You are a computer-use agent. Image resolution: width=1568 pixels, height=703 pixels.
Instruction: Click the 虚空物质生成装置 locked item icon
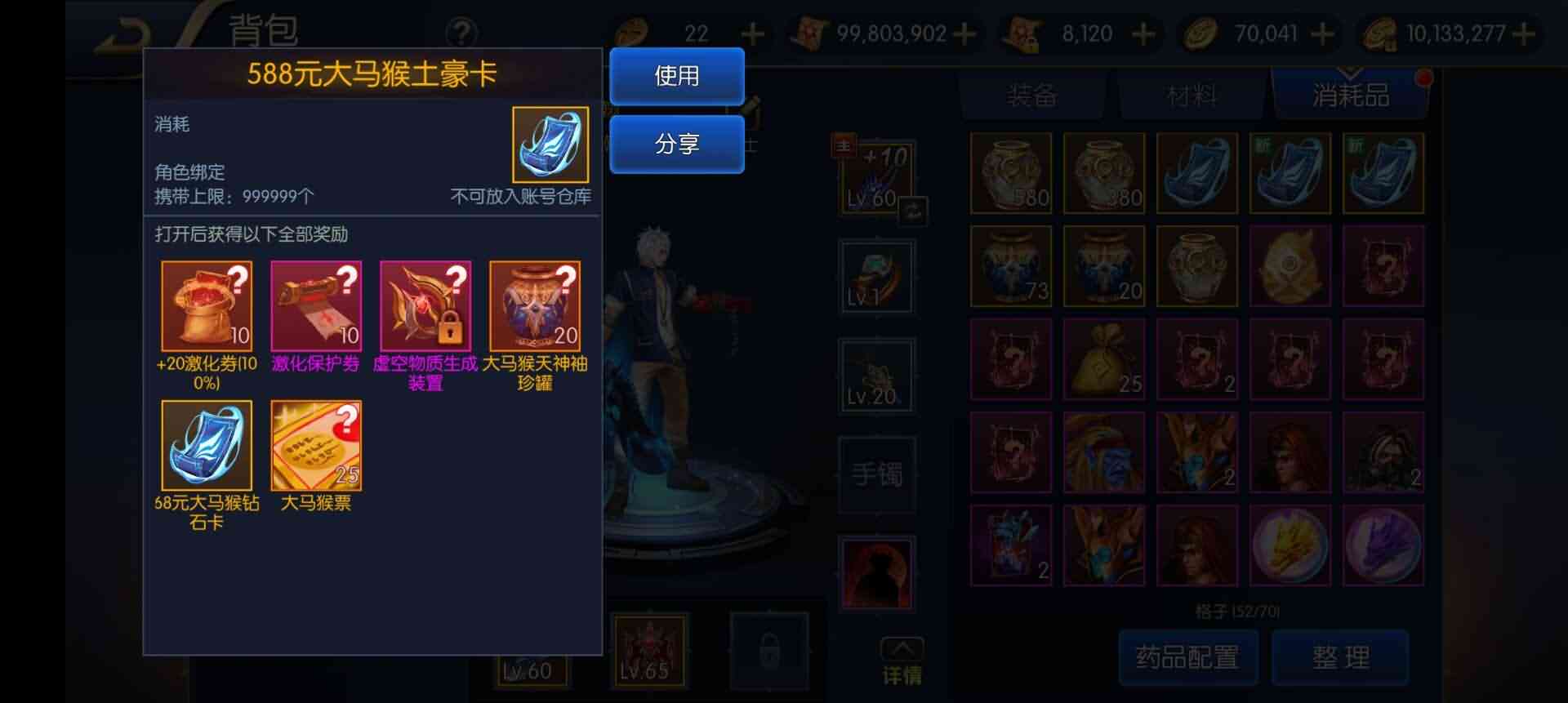click(x=425, y=305)
